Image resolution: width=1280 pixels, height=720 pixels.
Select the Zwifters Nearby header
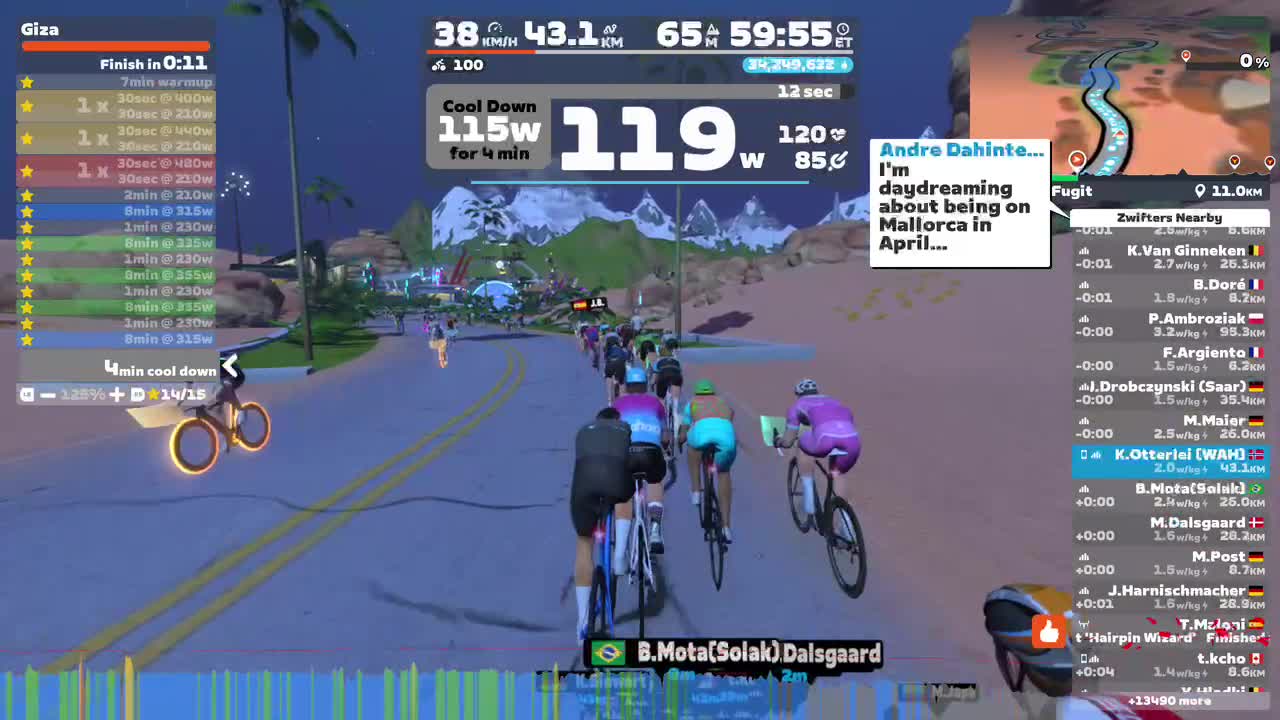(1169, 217)
